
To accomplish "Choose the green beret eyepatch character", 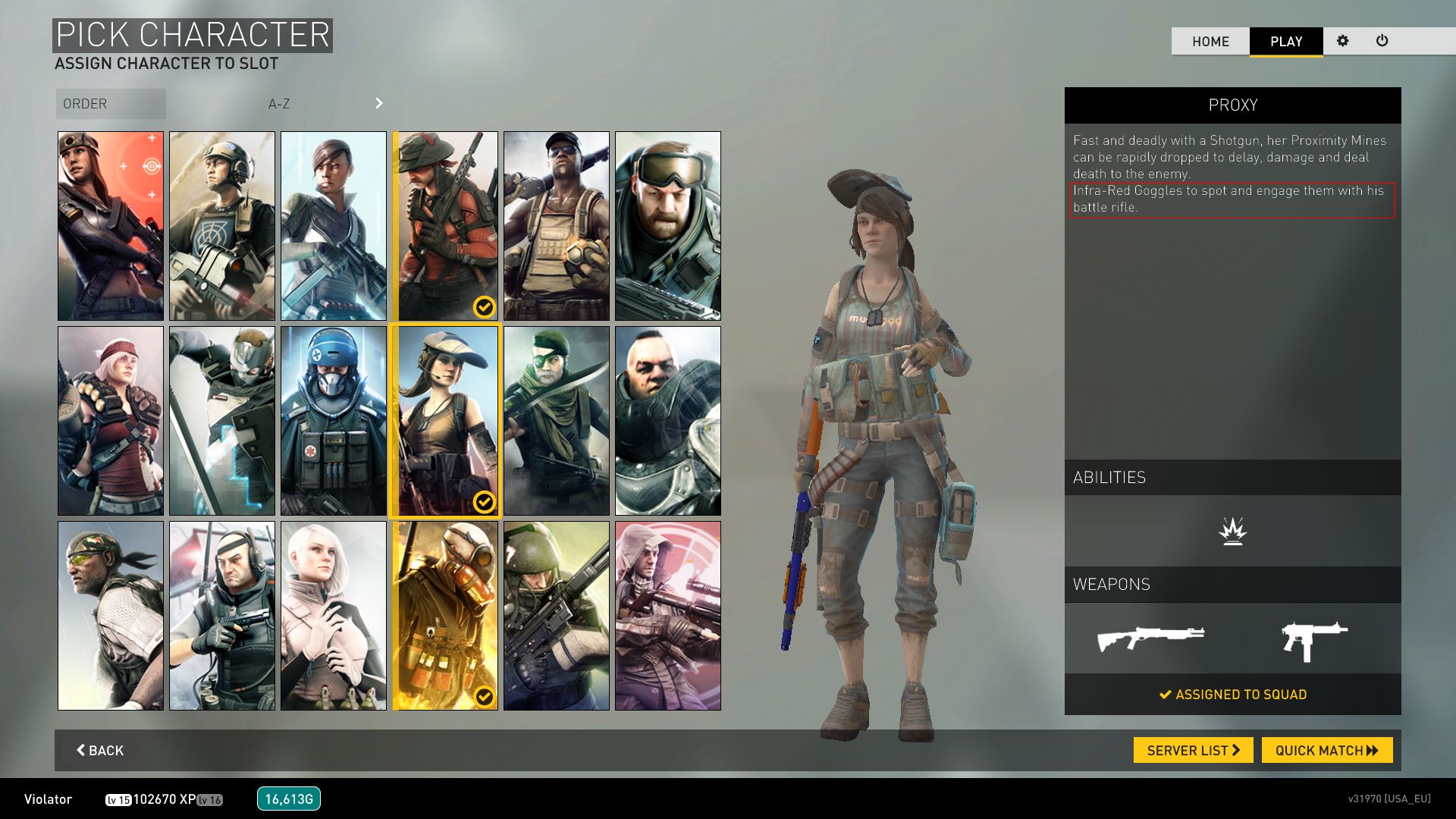I will (557, 421).
